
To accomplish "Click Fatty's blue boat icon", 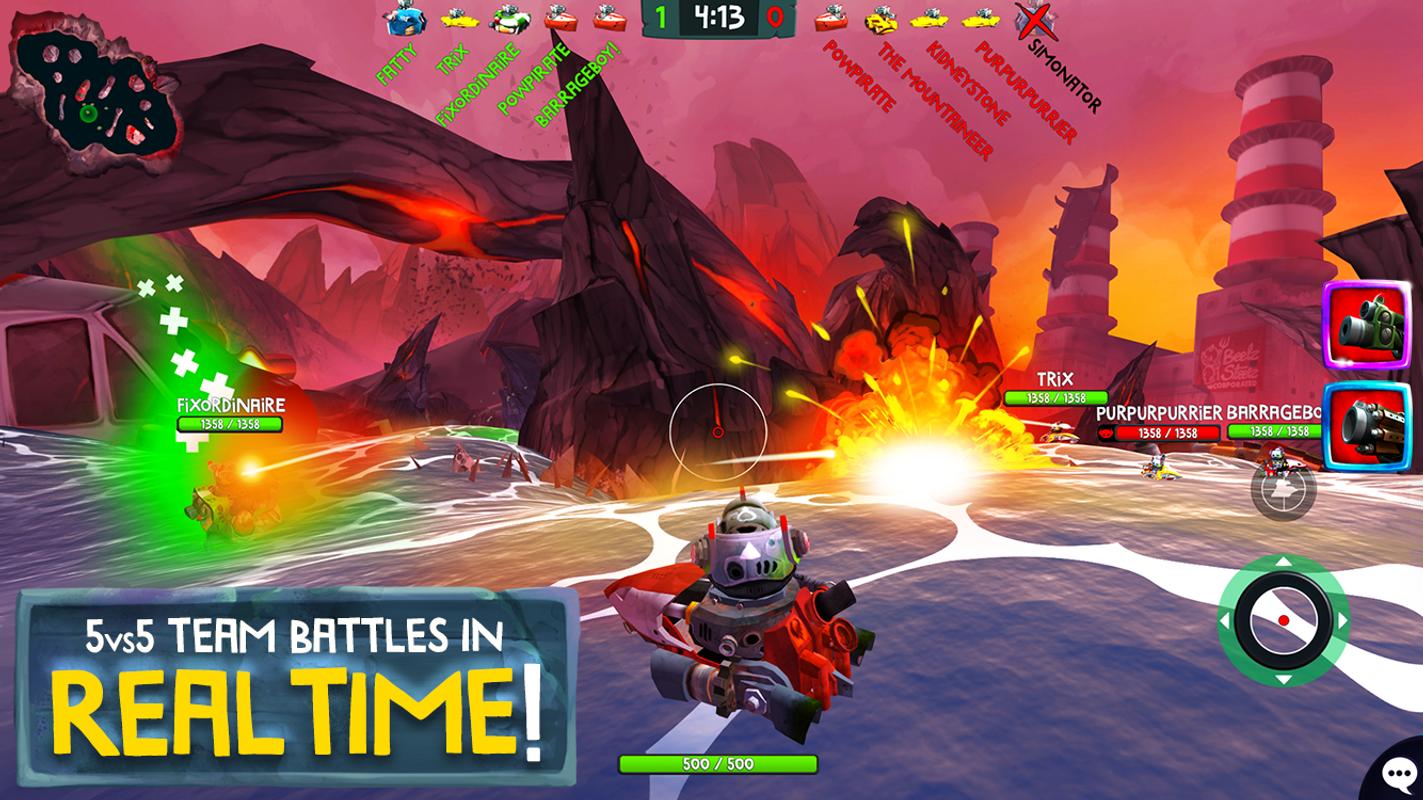I will pyautogui.click(x=404, y=17).
